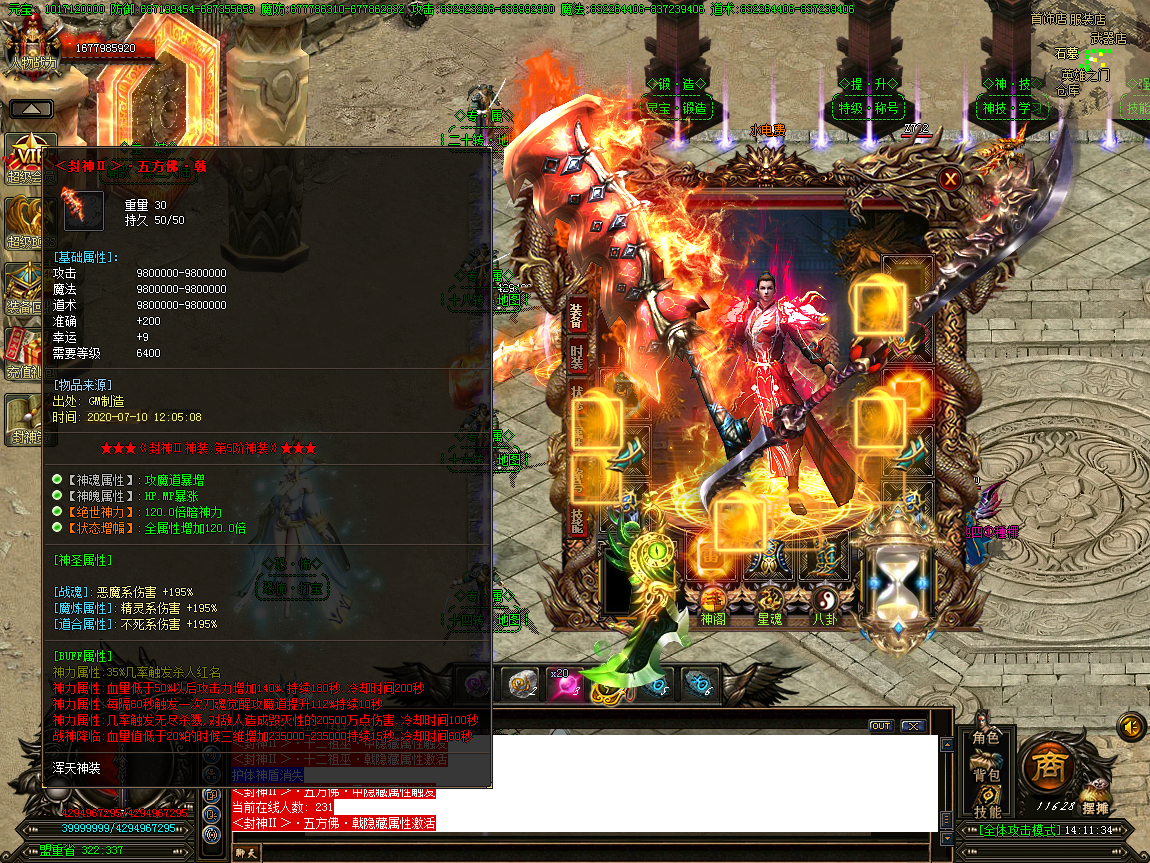Open the 神阁 button under the character
The height and width of the screenshot is (863, 1150).
713,603
